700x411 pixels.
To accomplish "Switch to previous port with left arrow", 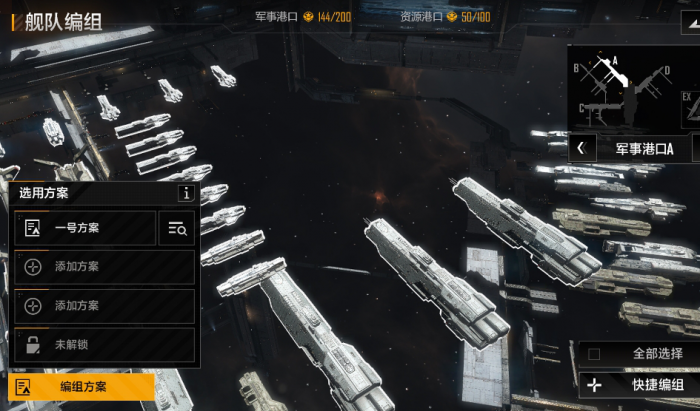I will pos(581,149).
